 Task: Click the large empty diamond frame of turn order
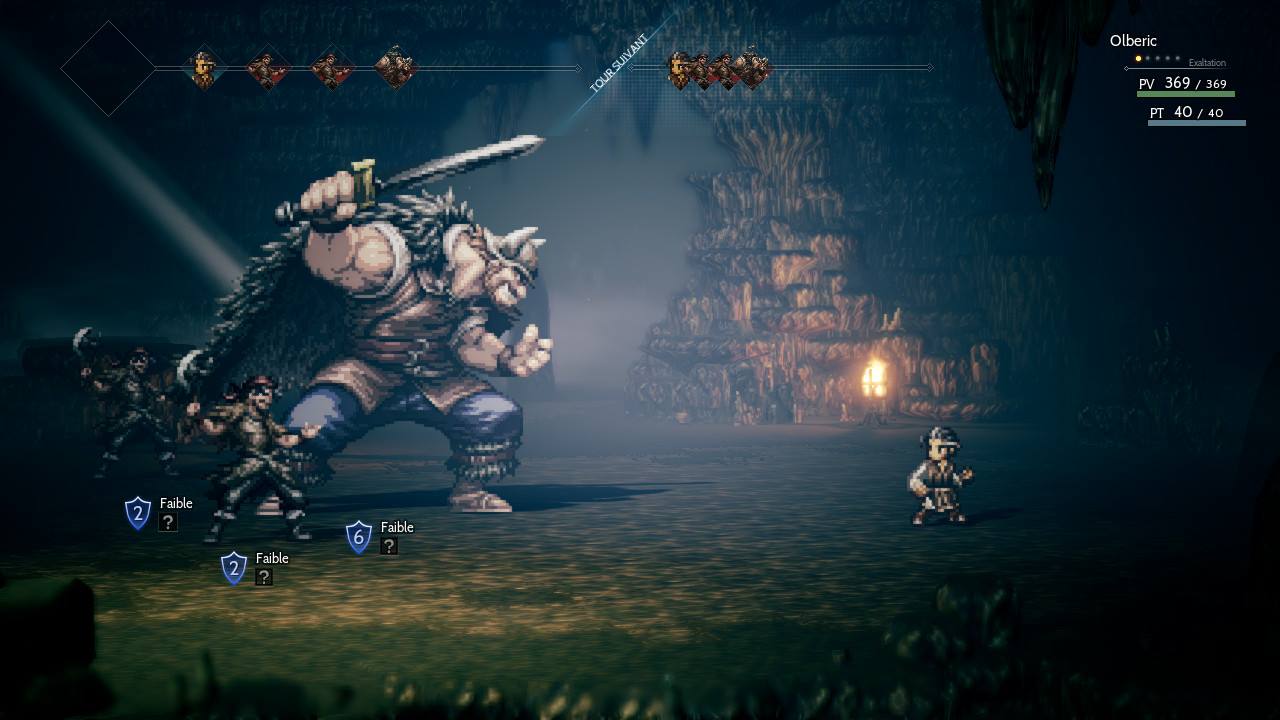pyautogui.click(x=108, y=69)
